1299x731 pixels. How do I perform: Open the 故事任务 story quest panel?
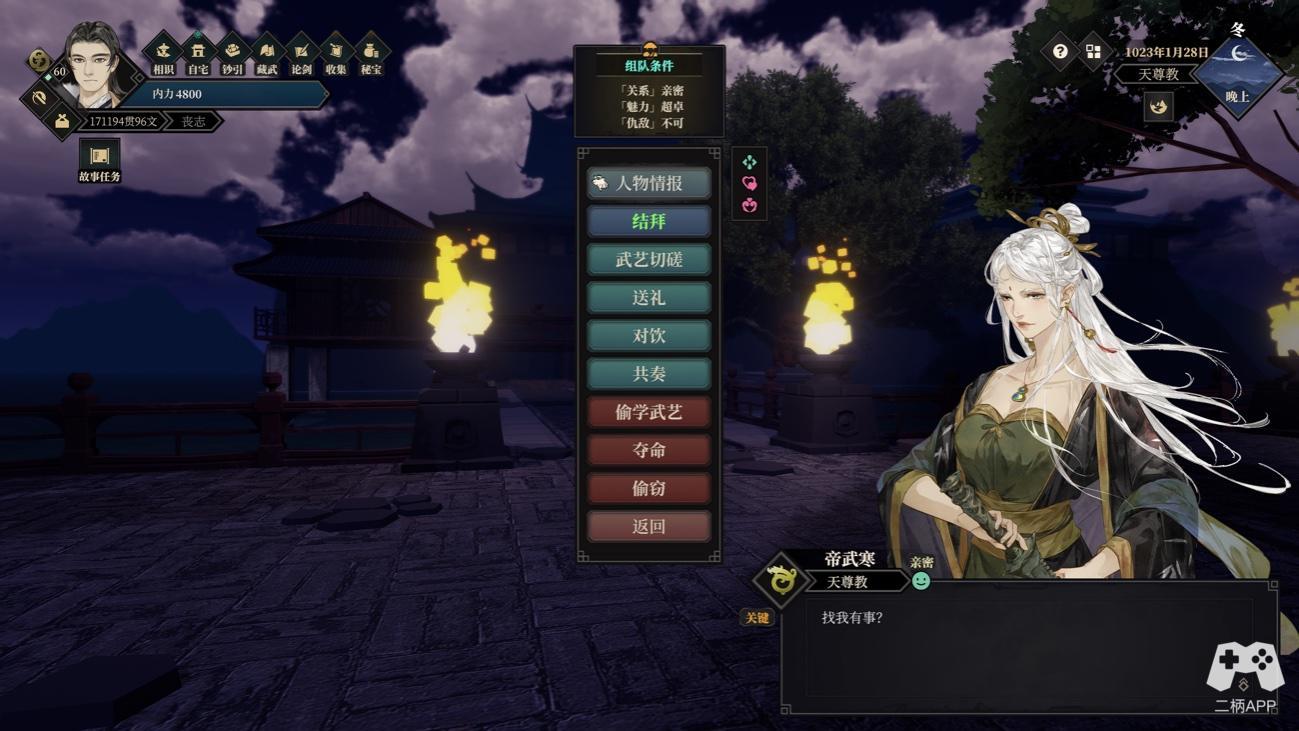(x=99, y=160)
